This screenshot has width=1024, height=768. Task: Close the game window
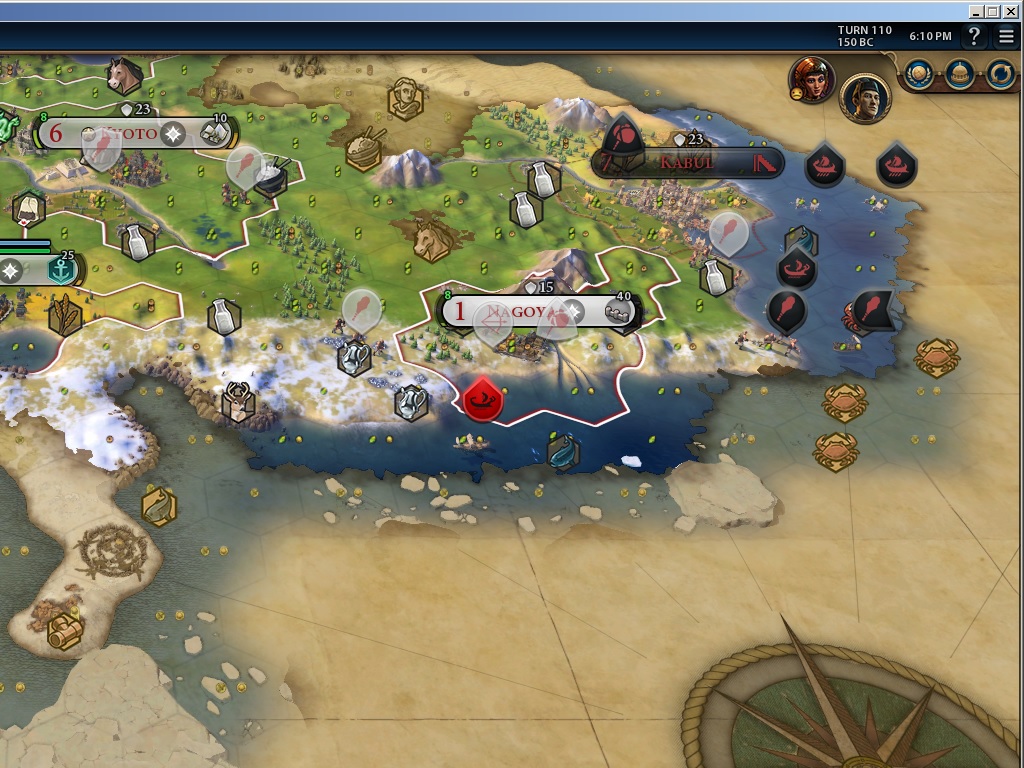click(1010, 11)
